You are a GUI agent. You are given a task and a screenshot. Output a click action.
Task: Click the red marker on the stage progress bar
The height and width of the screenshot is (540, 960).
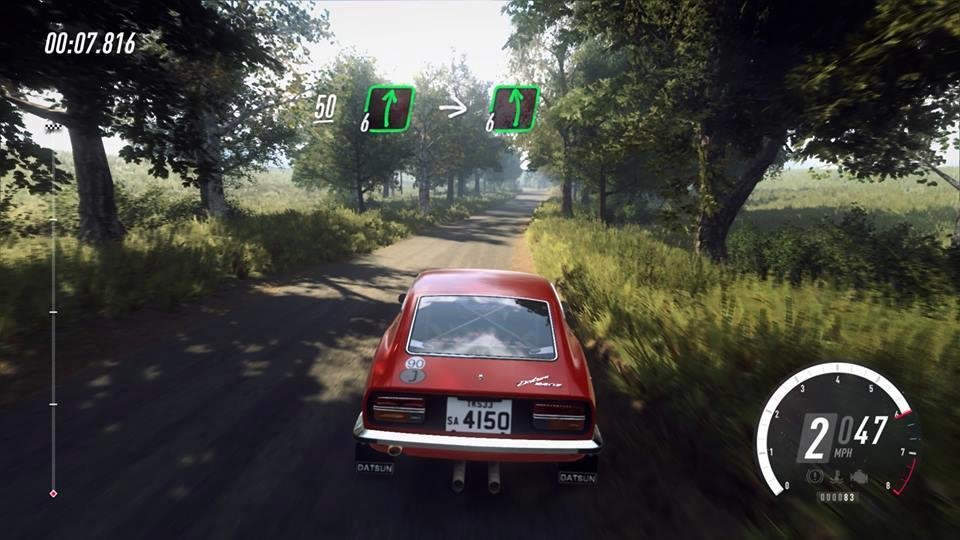pyautogui.click(x=53, y=493)
